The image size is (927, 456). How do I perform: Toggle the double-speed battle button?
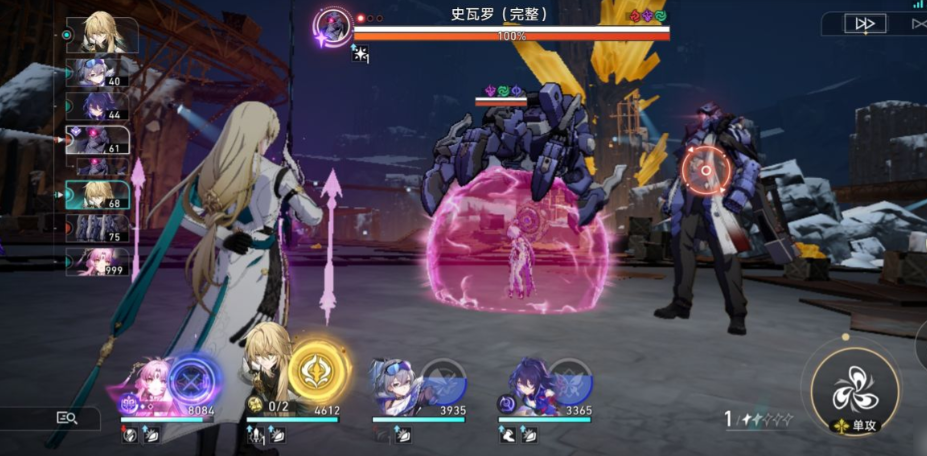[865, 24]
